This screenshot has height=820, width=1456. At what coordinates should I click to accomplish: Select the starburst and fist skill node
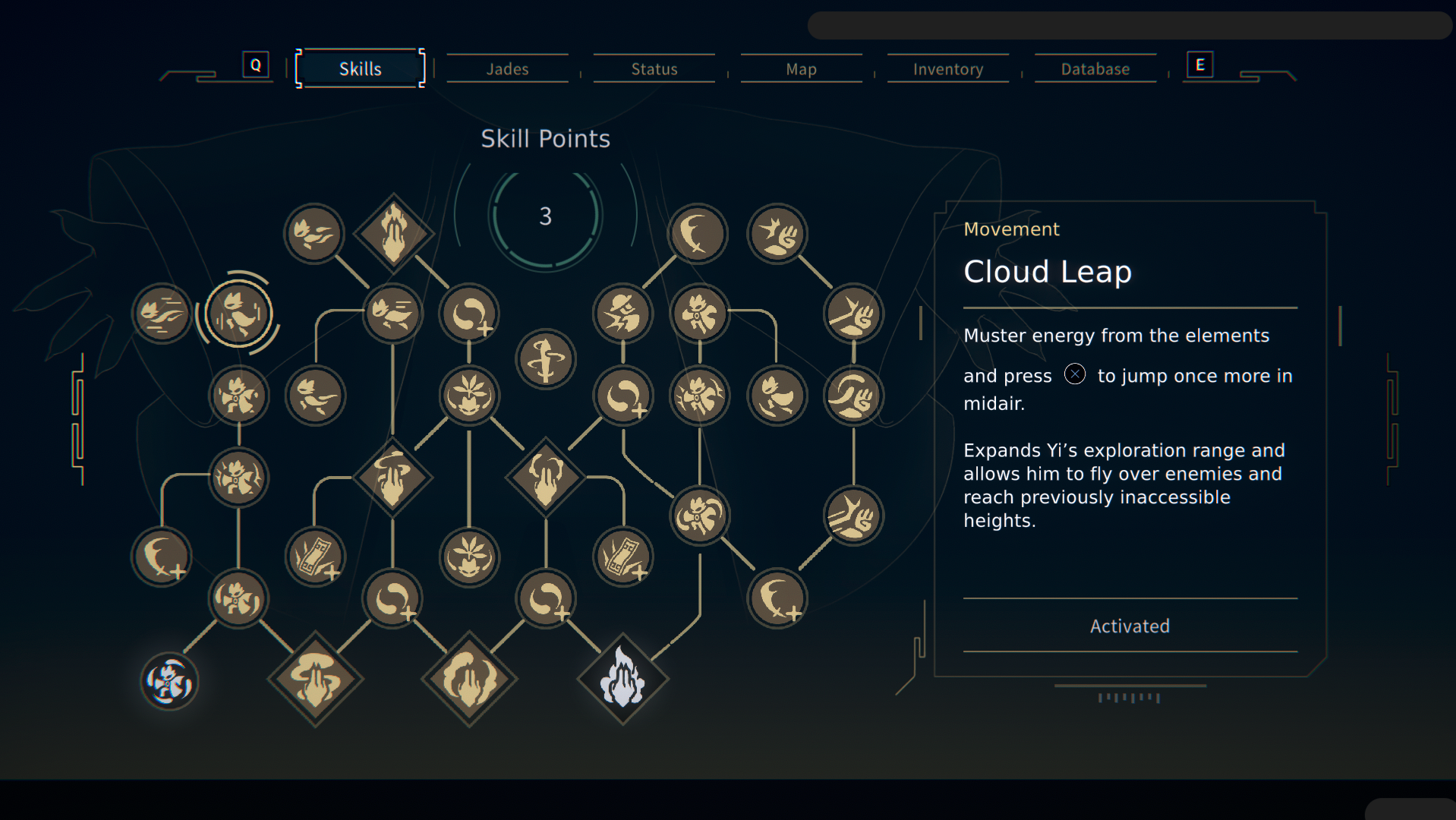(x=777, y=233)
